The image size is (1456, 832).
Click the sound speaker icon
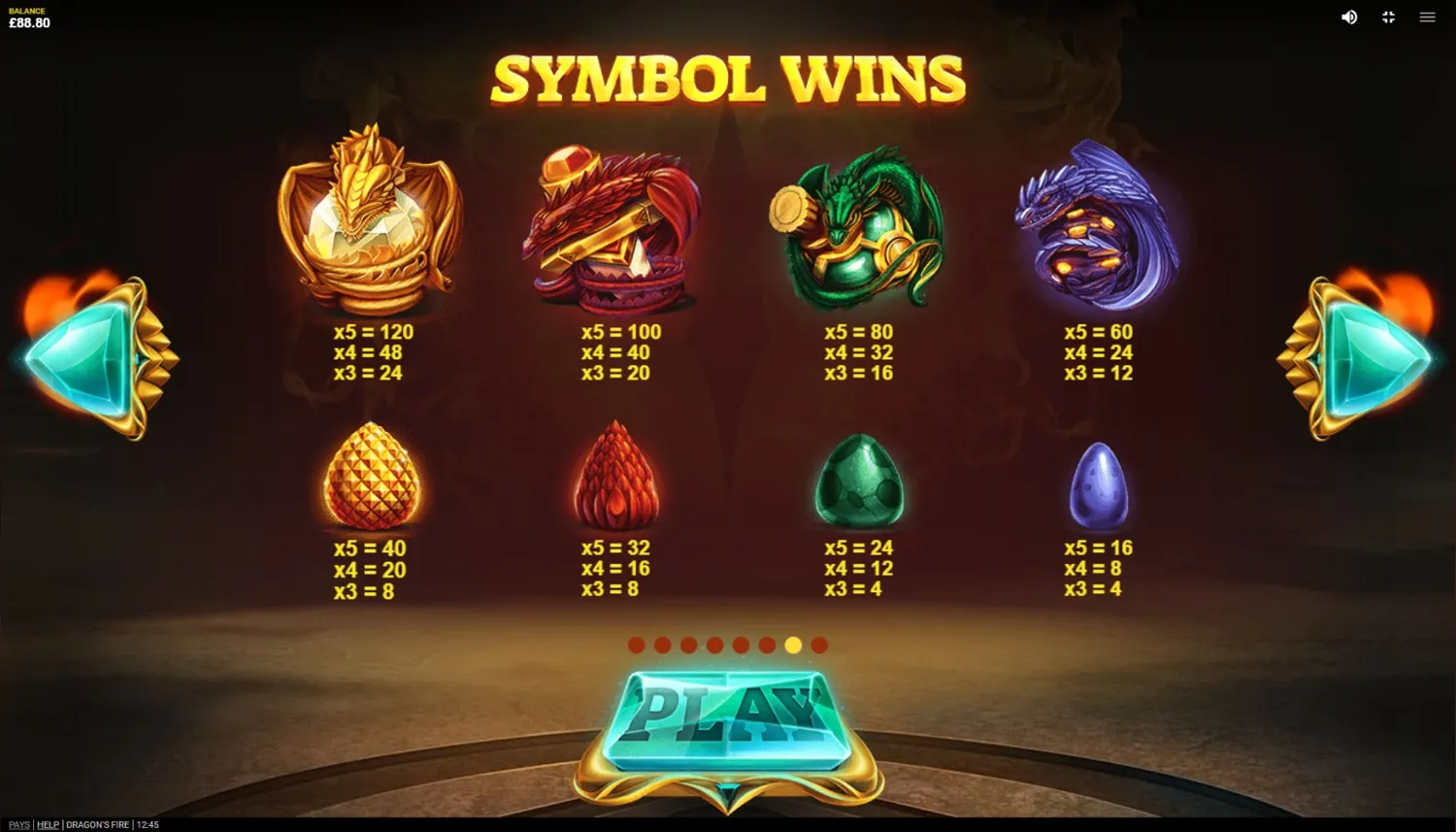point(1348,17)
